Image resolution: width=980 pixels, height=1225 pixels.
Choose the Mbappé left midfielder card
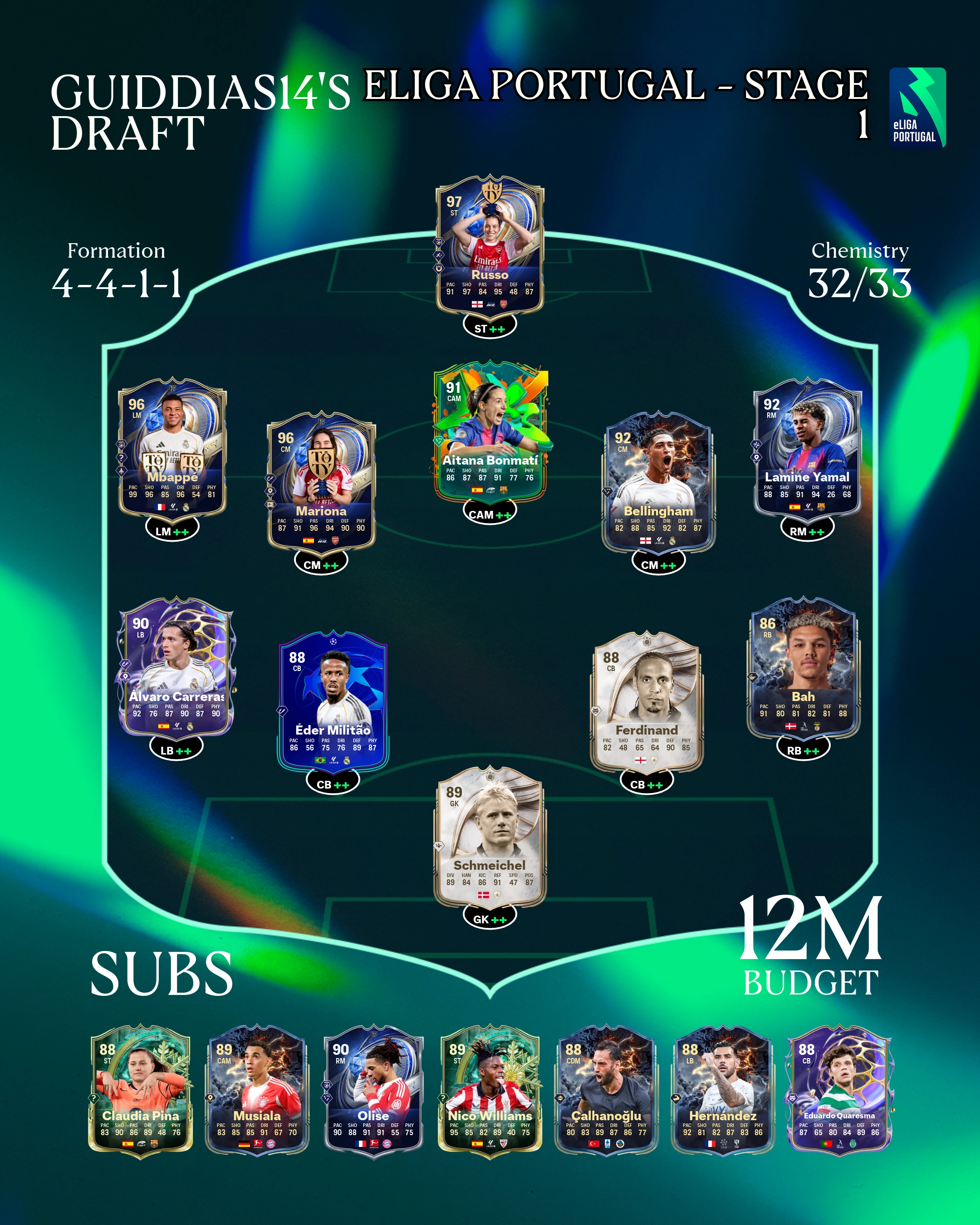pos(172,449)
